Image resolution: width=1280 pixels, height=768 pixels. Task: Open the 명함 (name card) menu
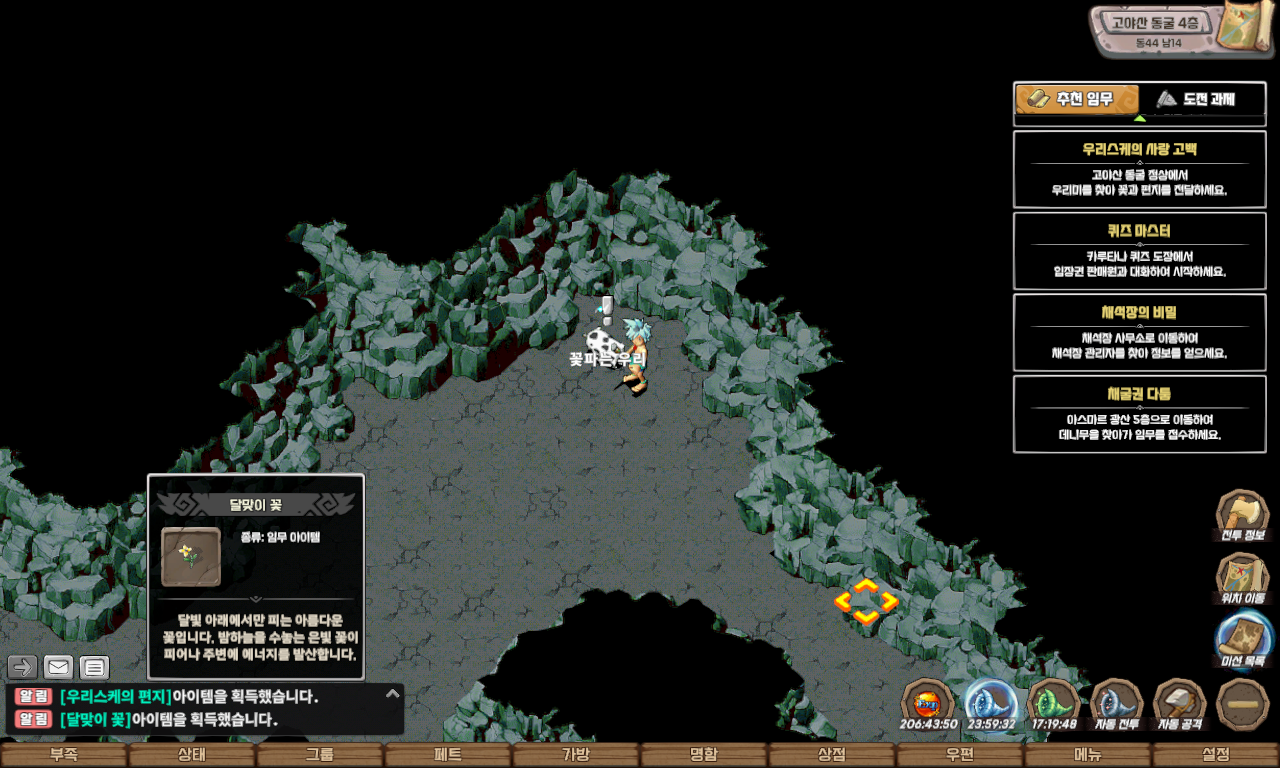[704, 755]
